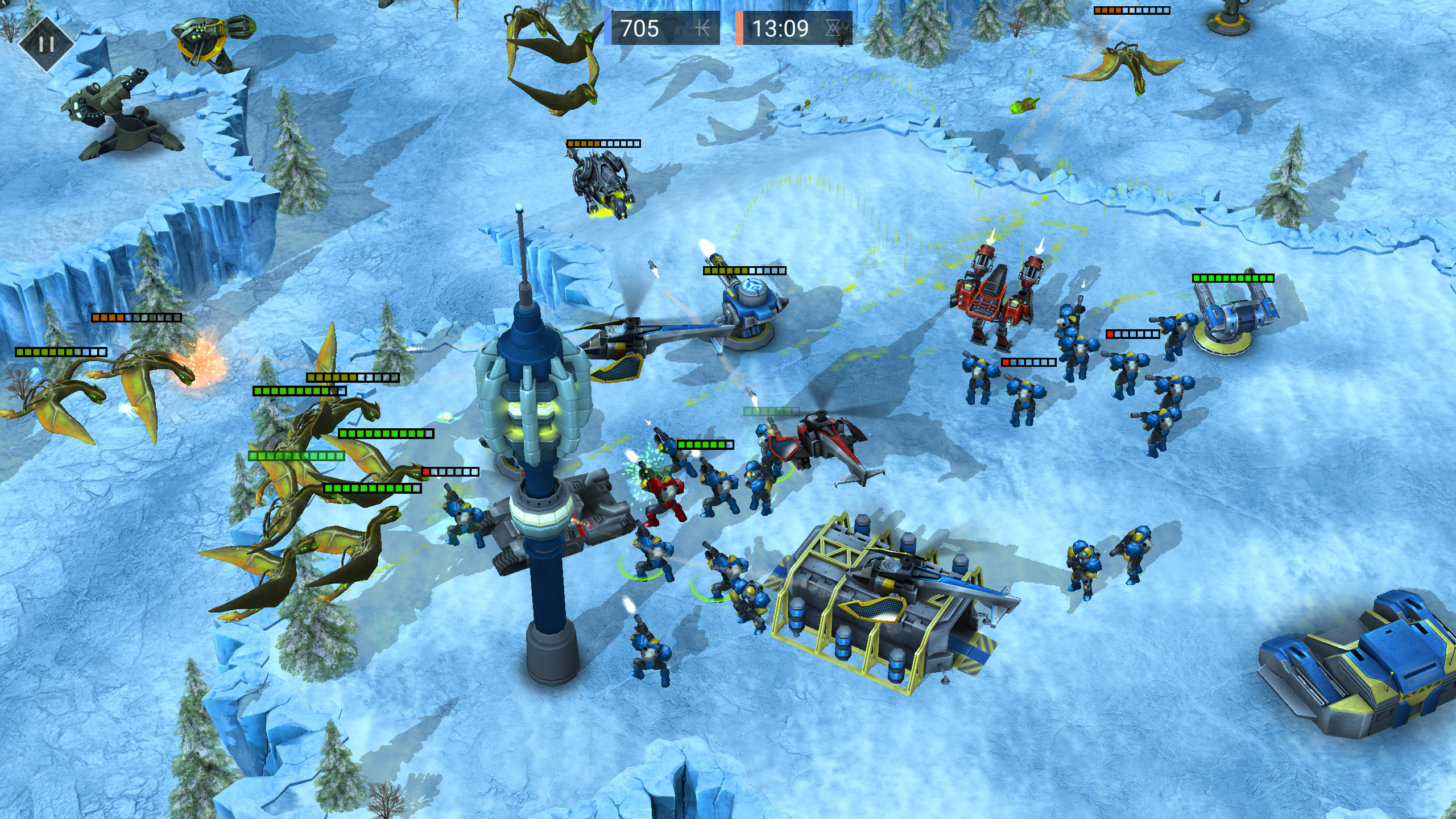This screenshot has height=819, width=1456.
Task: Click the hourglass icon next to the timer
Action: (x=833, y=27)
